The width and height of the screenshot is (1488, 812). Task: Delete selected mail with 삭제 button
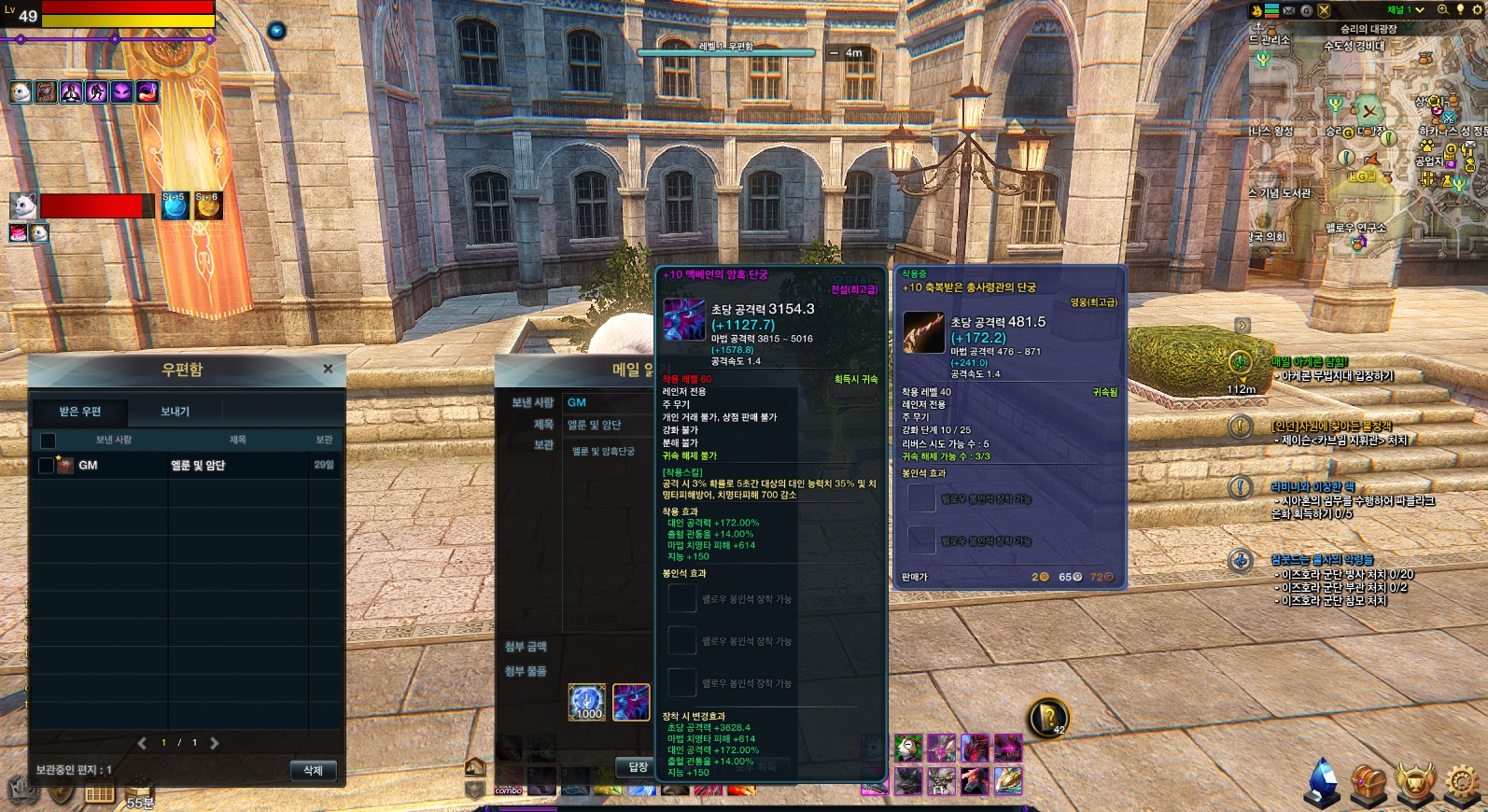point(313,770)
